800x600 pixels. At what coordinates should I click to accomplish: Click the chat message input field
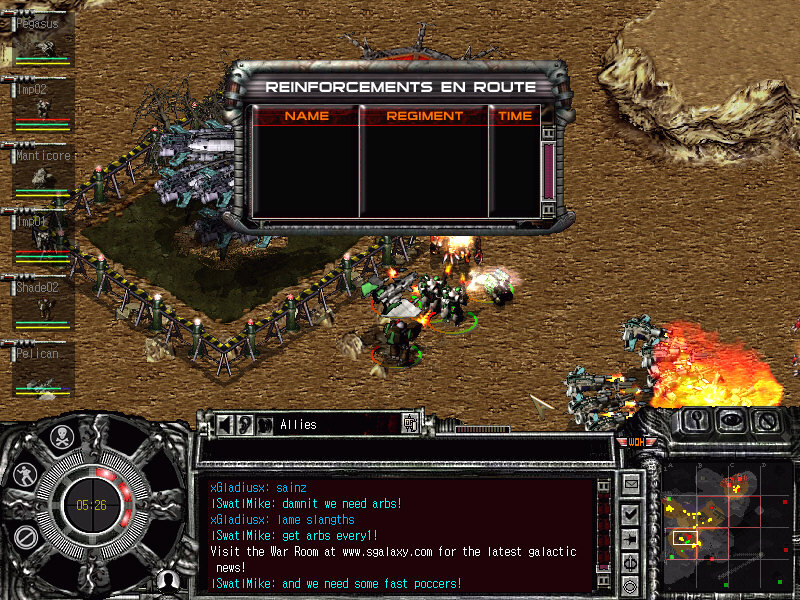tap(405, 451)
